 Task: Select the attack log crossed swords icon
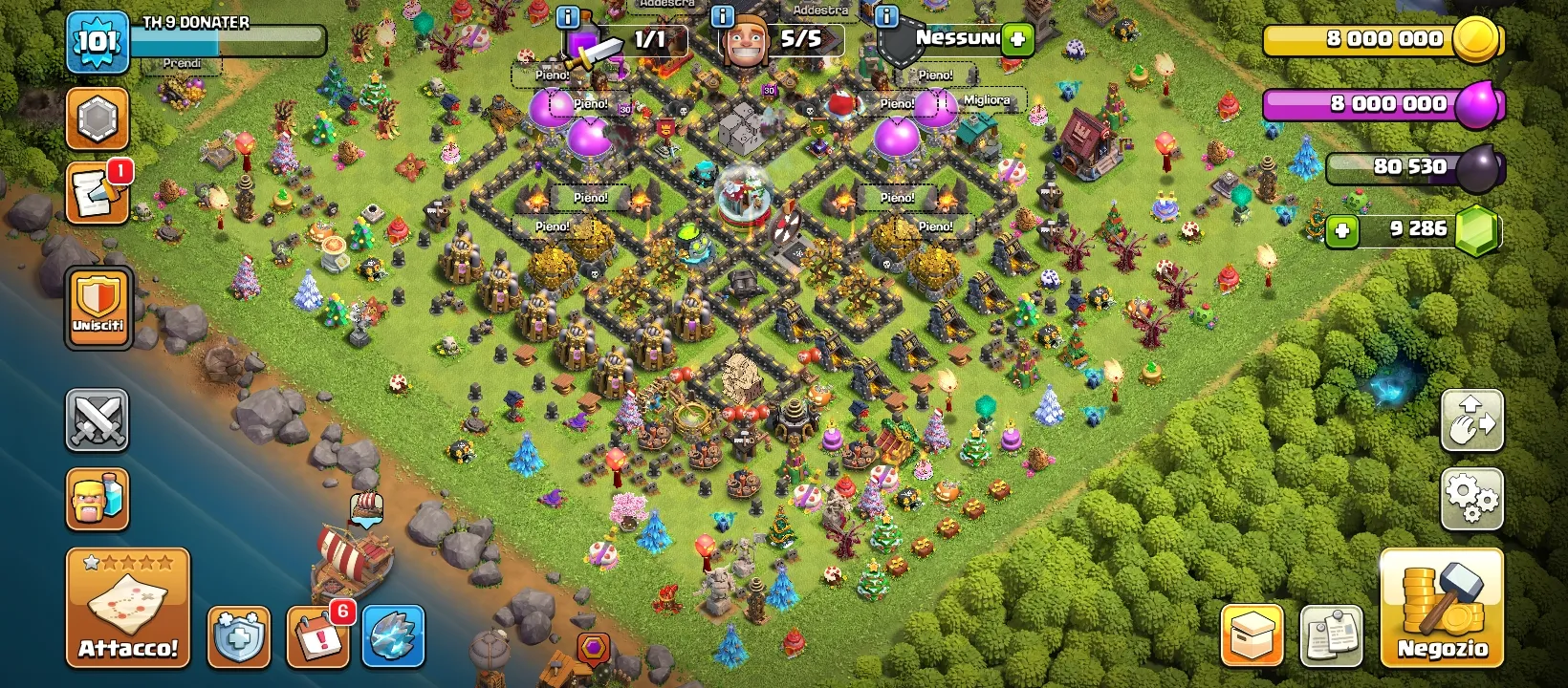coord(97,420)
